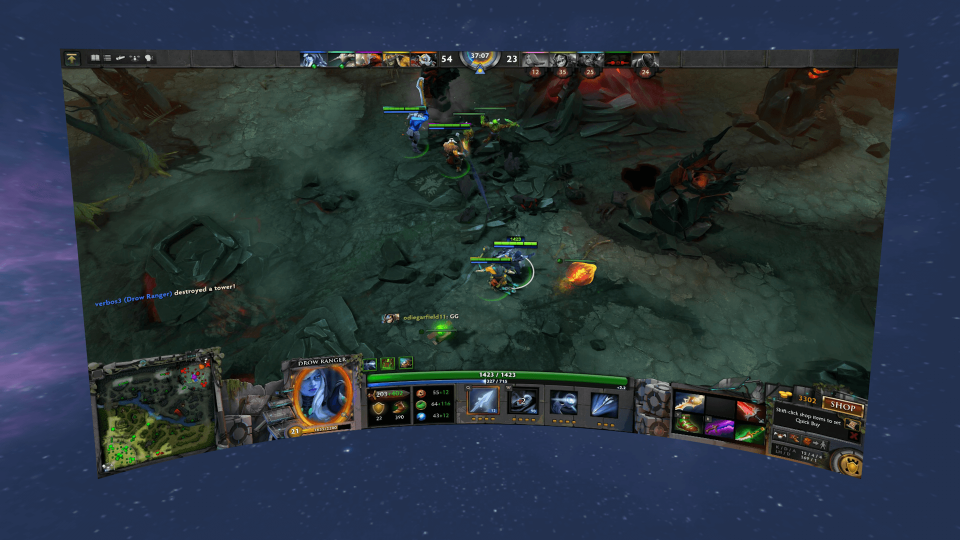Select the purple blade inventory item
This screenshot has height=540, width=960.
[720, 427]
